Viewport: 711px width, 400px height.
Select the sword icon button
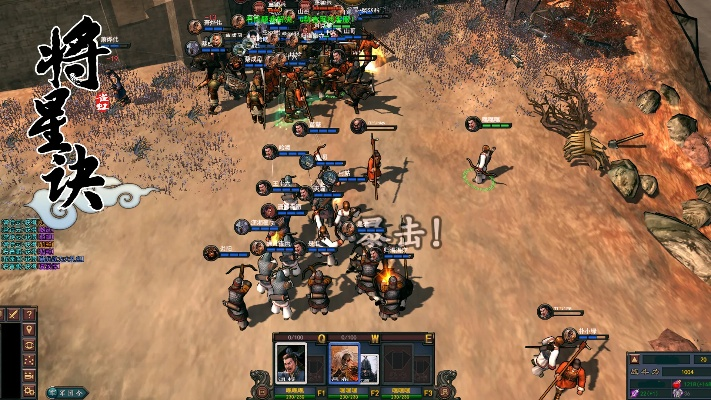click(x=13, y=315)
